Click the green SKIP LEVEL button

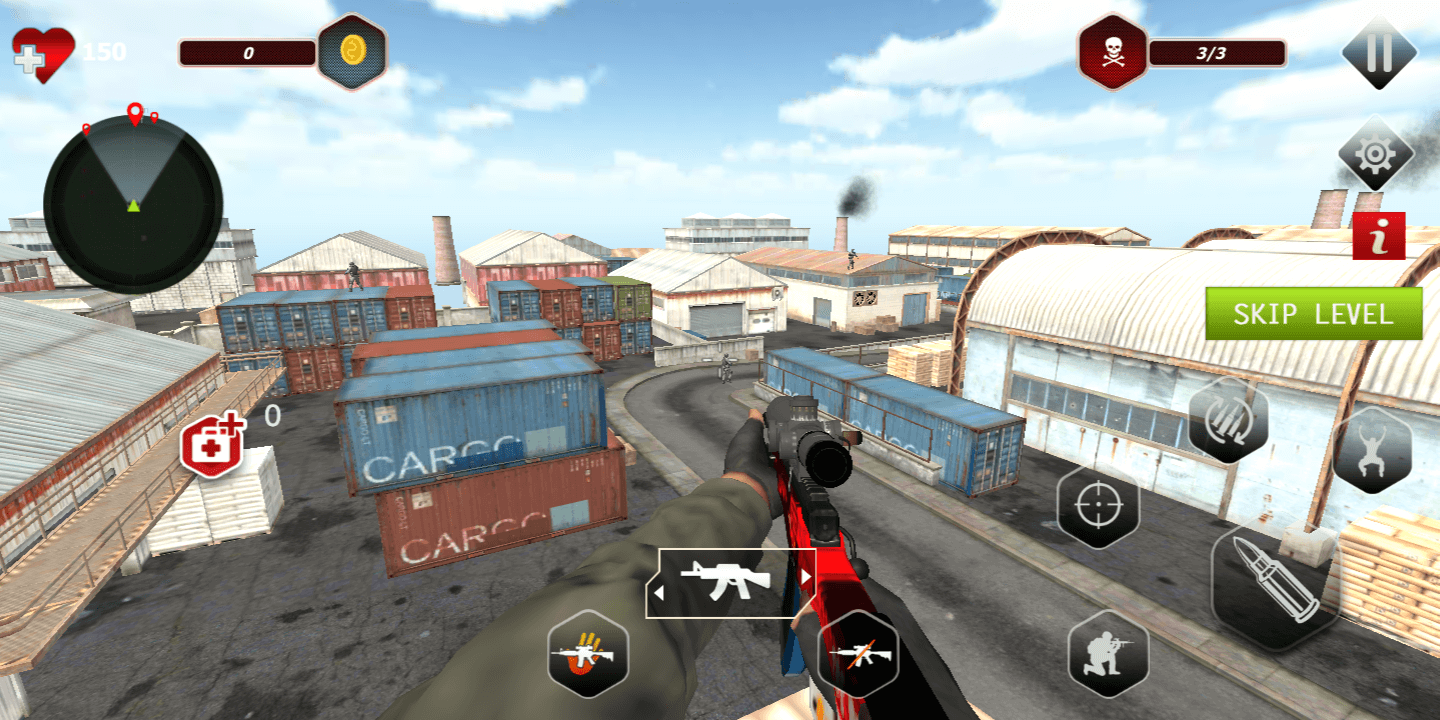coord(1313,314)
